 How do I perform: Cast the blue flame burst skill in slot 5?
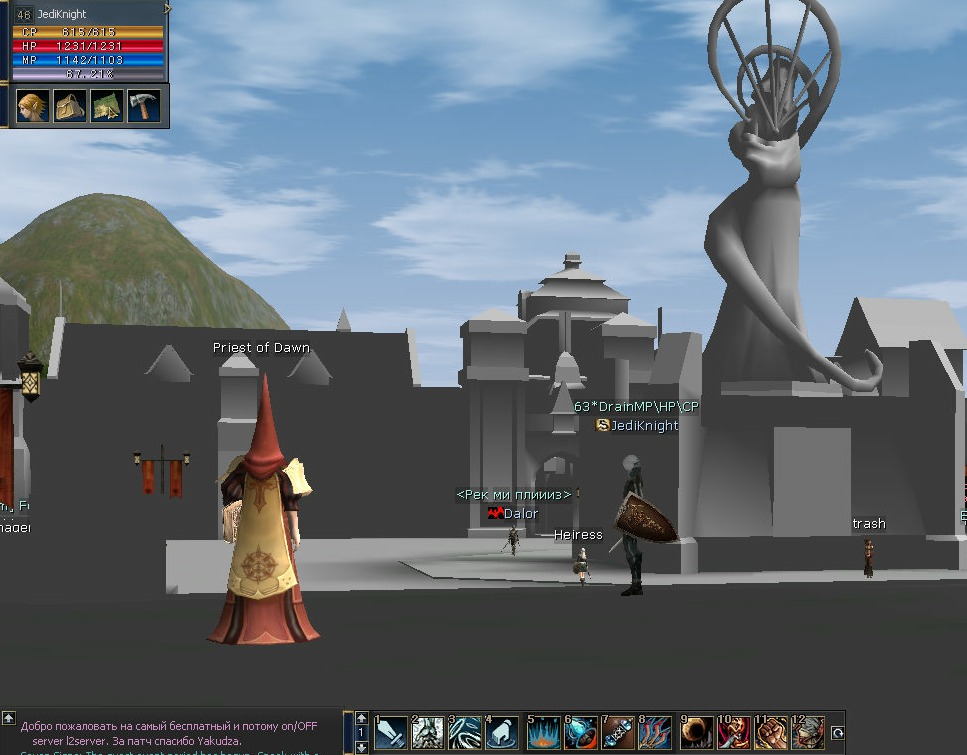tap(544, 733)
